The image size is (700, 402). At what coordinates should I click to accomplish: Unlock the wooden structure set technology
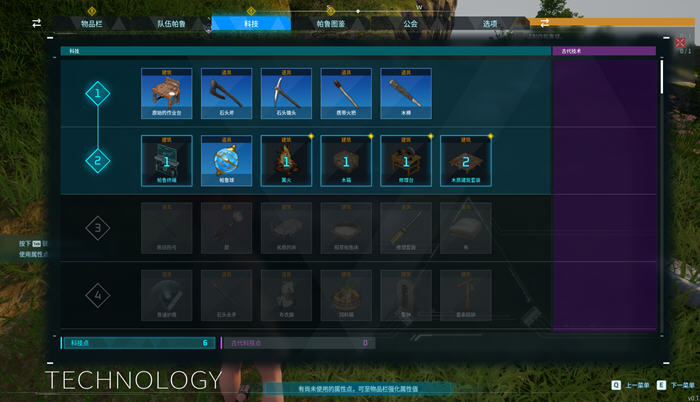point(466,158)
